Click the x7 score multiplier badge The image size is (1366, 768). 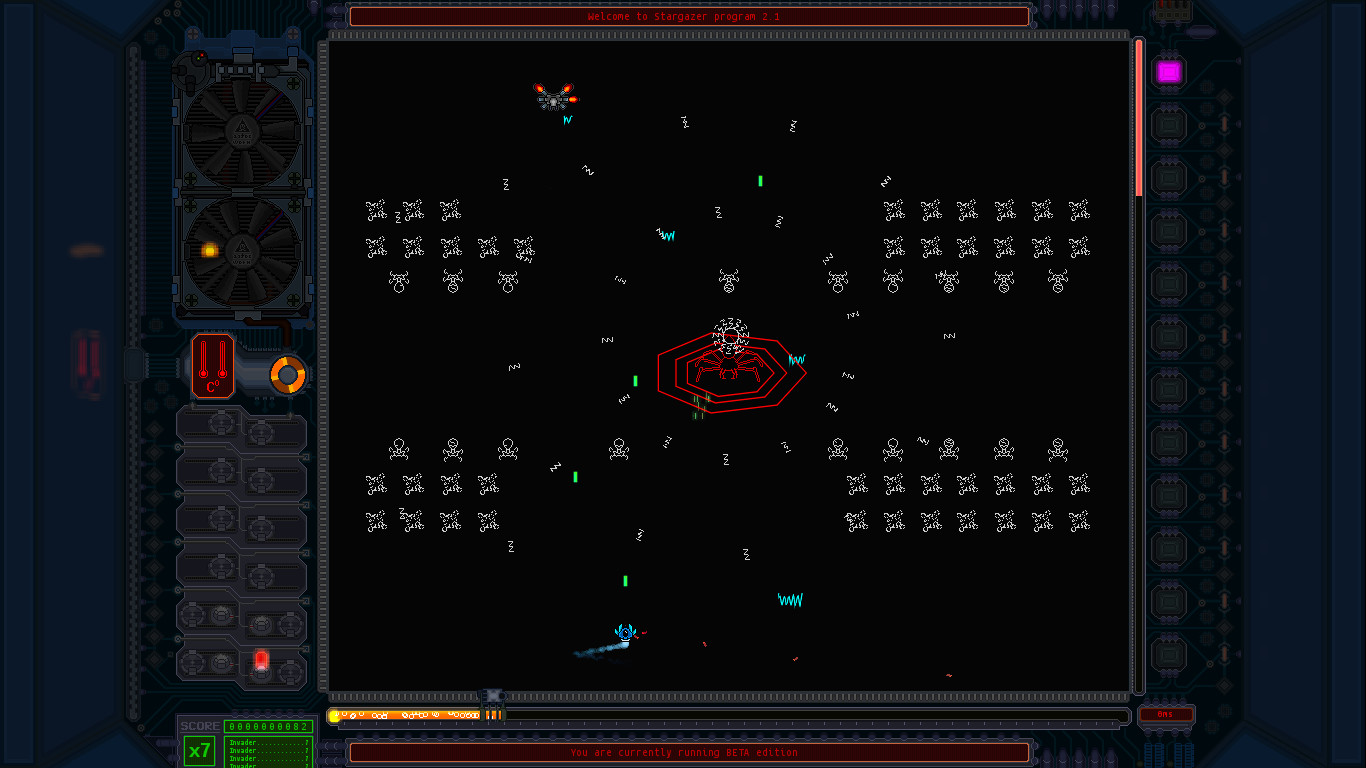tap(199, 751)
